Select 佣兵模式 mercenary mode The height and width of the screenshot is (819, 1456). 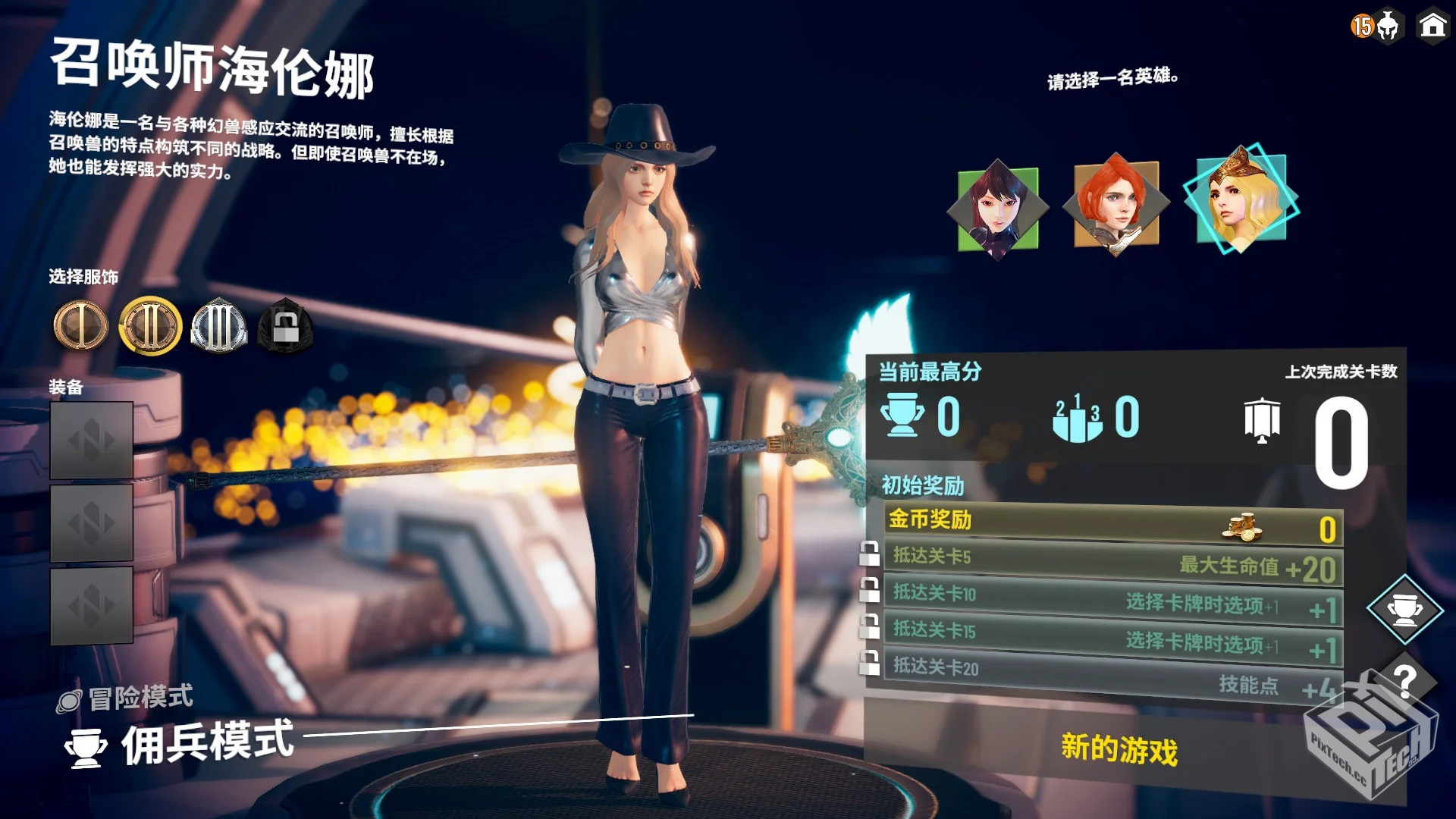pyautogui.click(x=206, y=743)
